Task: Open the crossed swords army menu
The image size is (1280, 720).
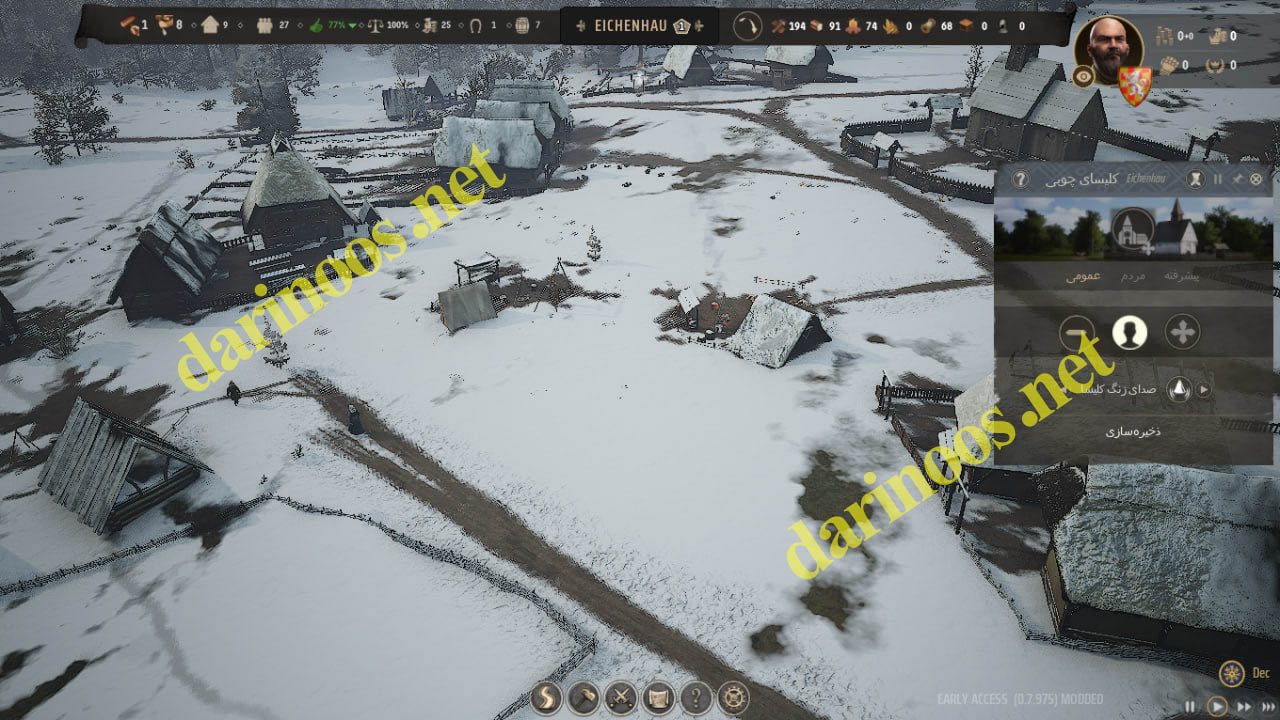Action: tap(621, 697)
